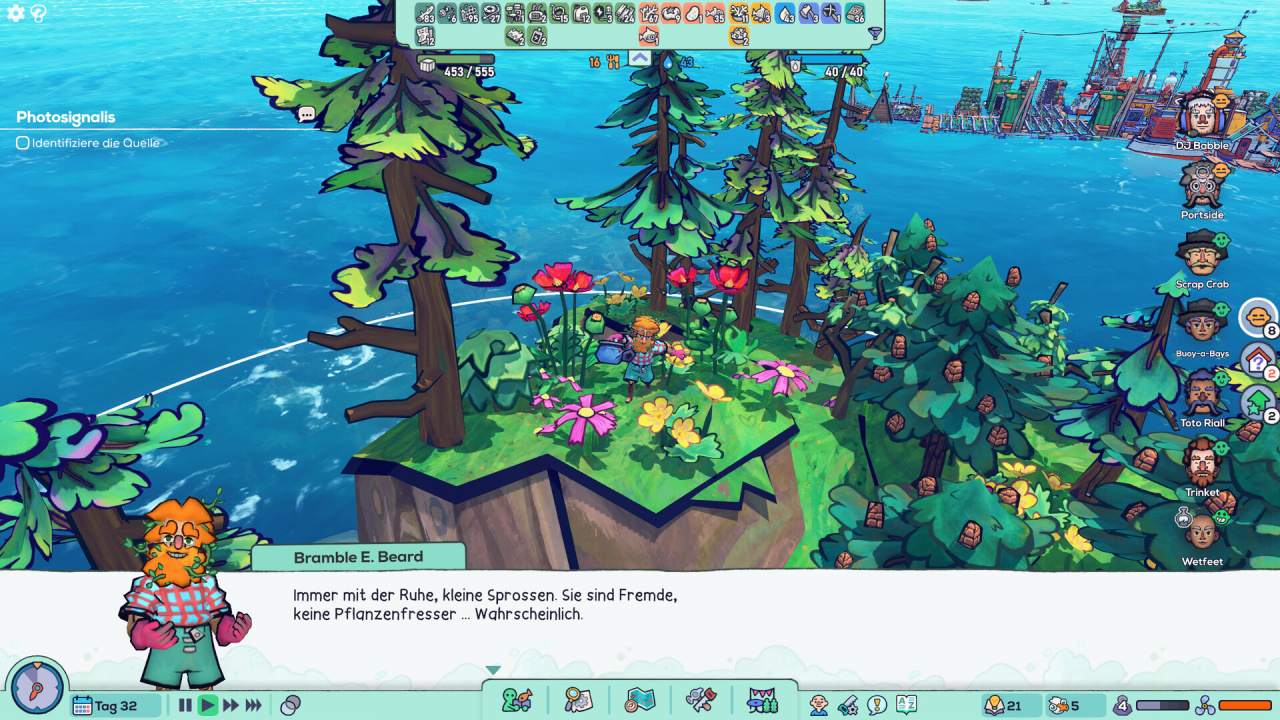The height and width of the screenshot is (720, 1280).
Task: Switch to triple fast-forward speed
Action: click(254, 705)
